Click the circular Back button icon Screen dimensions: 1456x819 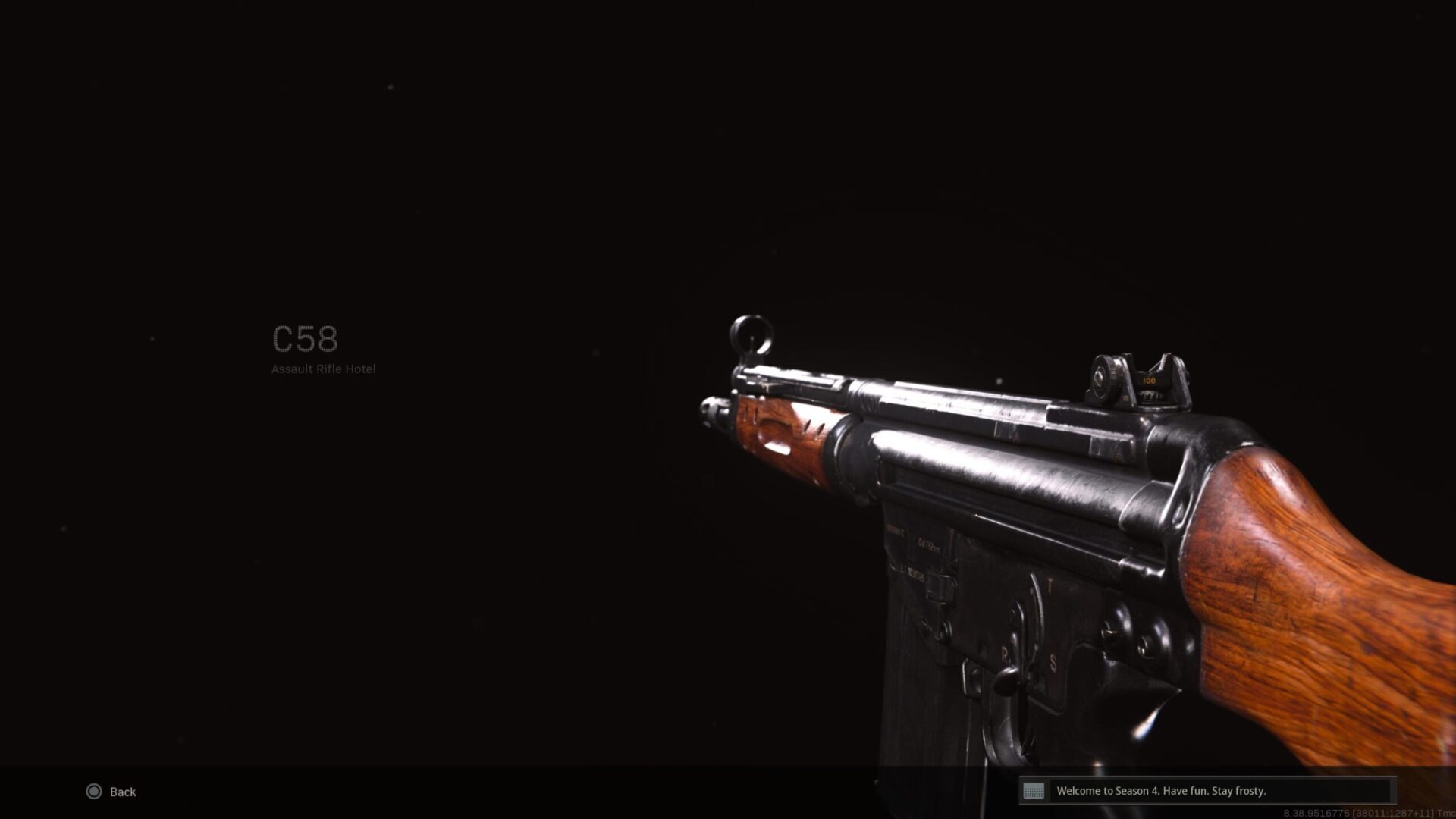click(95, 792)
